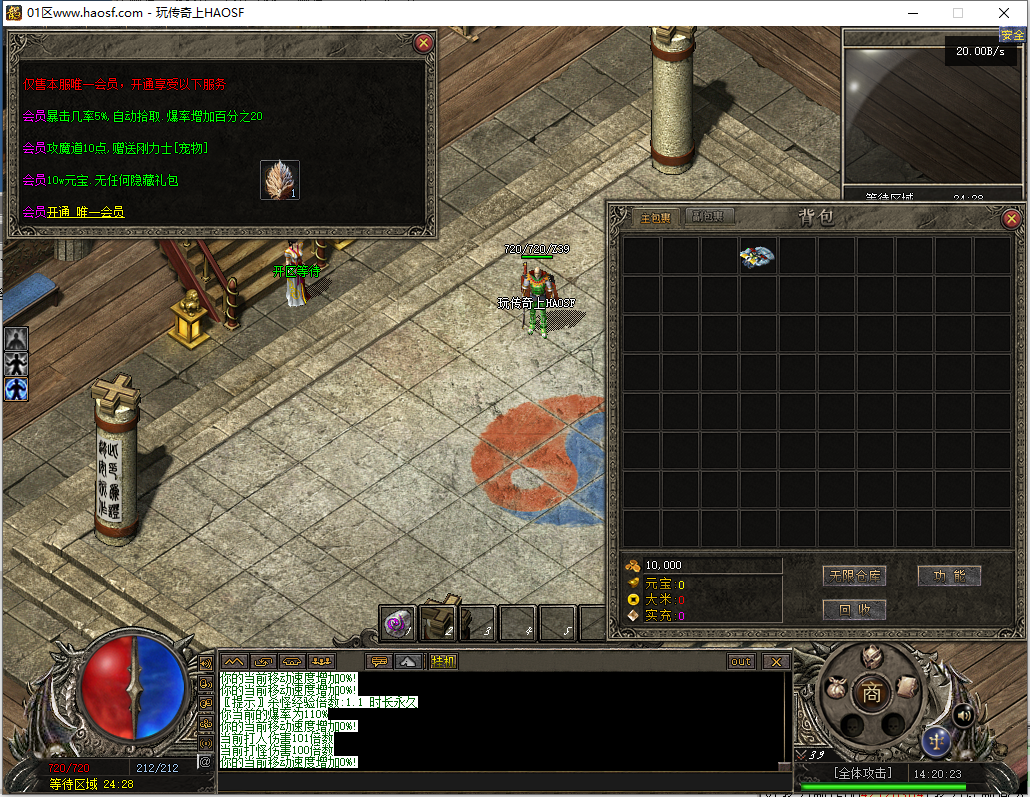This screenshot has height=797, width=1030.
Task: Select the winged item in the backpack
Action: 758,257
